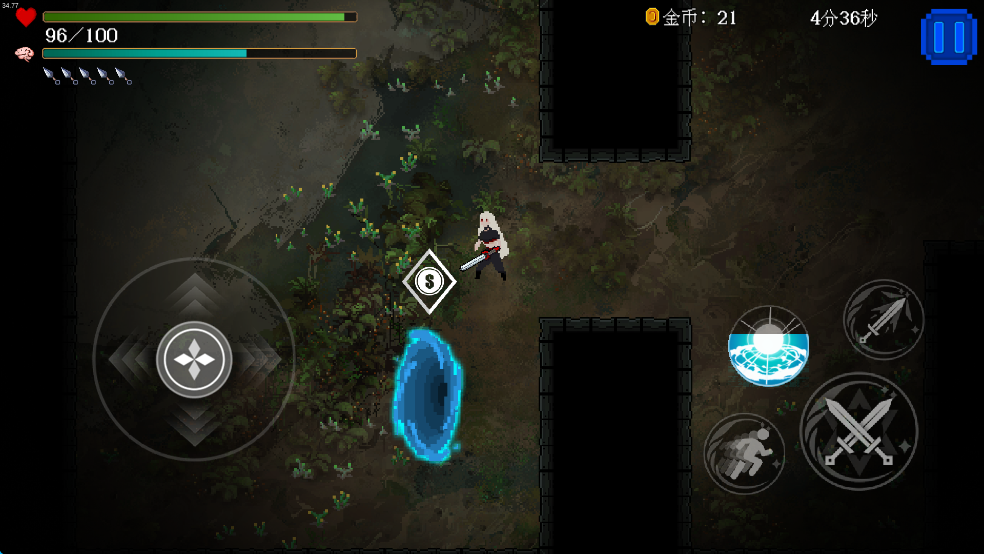Image resolution: width=984 pixels, height=554 pixels.
Task: Tap the diamond coin shop marker
Action: (x=429, y=282)
